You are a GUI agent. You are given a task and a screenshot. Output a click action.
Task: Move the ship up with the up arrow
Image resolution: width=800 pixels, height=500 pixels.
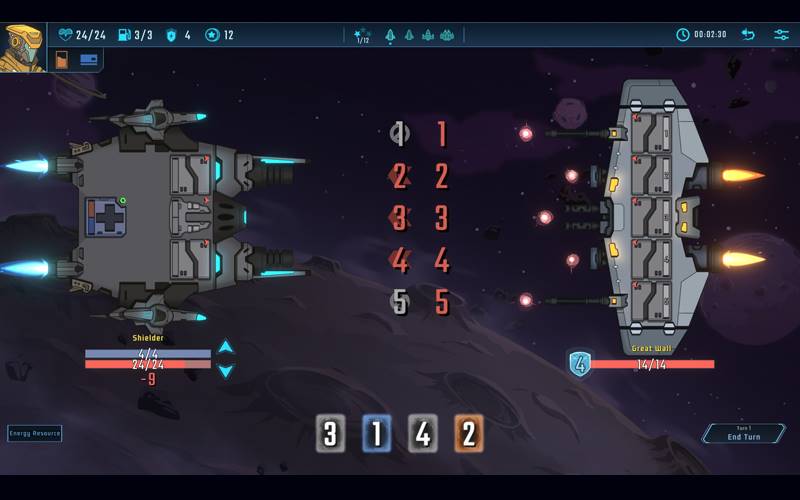coord(226,347)
